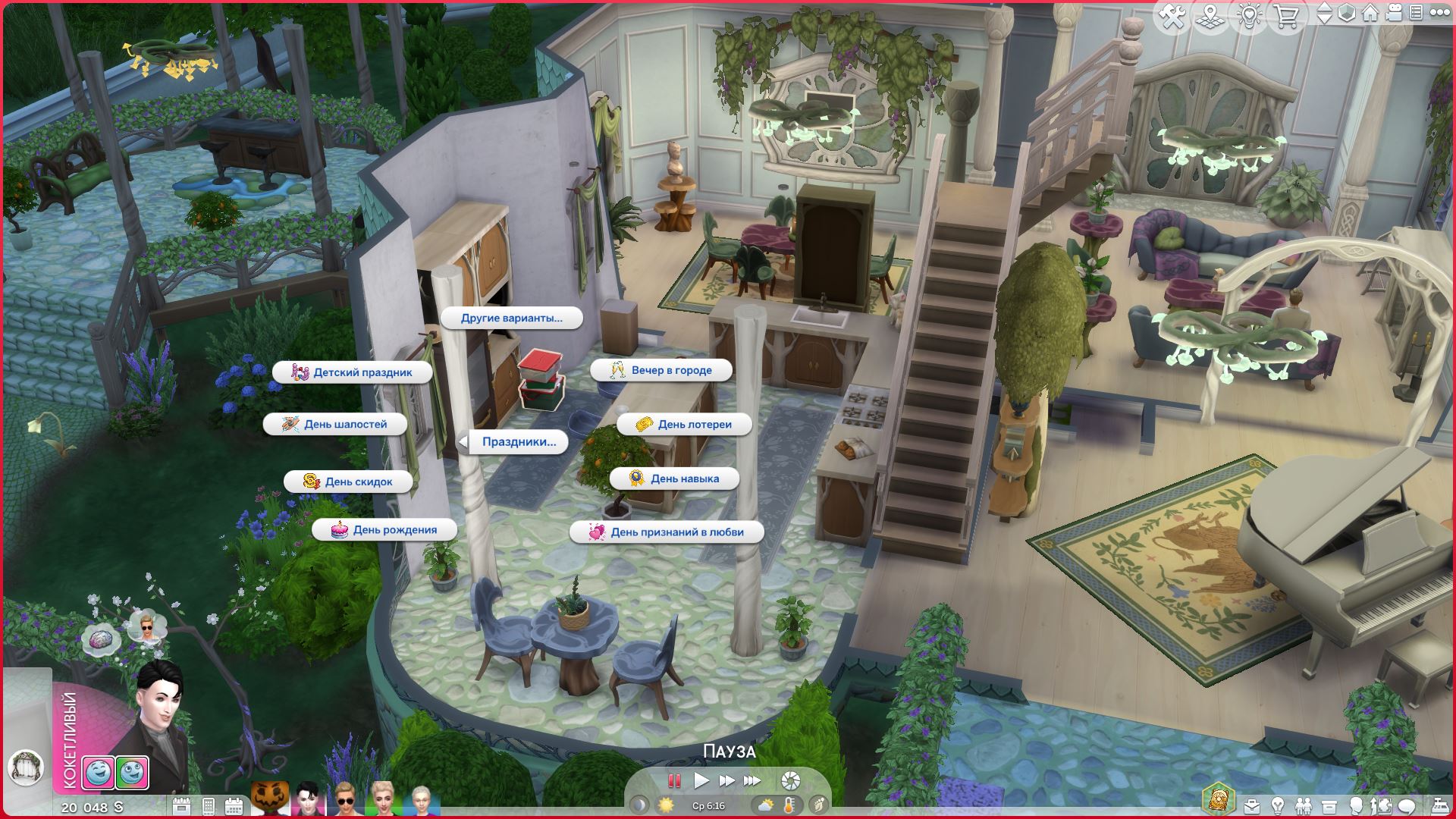Go back via the «Праздники...» center button
The width and height of the screenshot is (1456, 819).
tap(518, 441)
